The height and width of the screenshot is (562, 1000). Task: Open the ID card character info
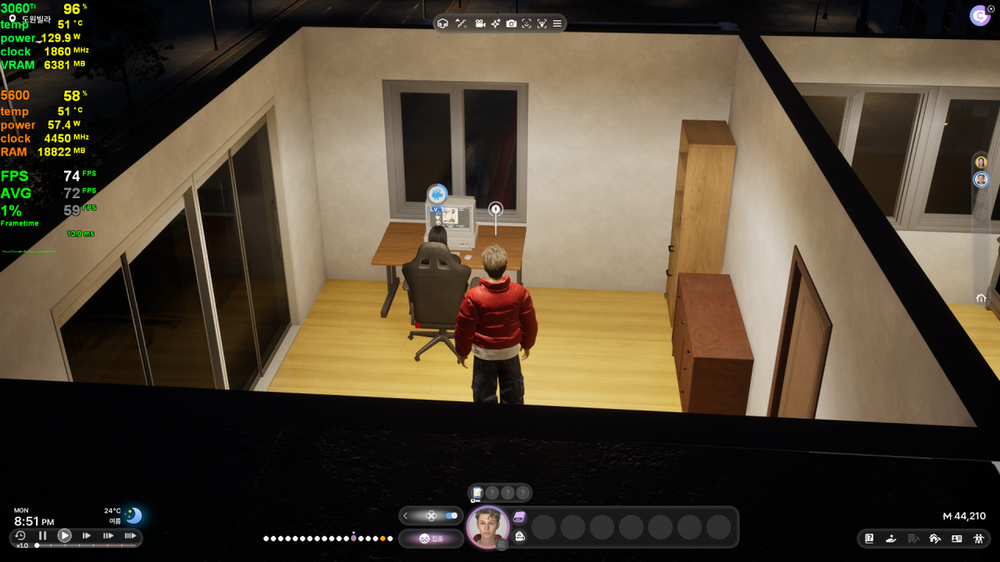(x=956, y=539)
